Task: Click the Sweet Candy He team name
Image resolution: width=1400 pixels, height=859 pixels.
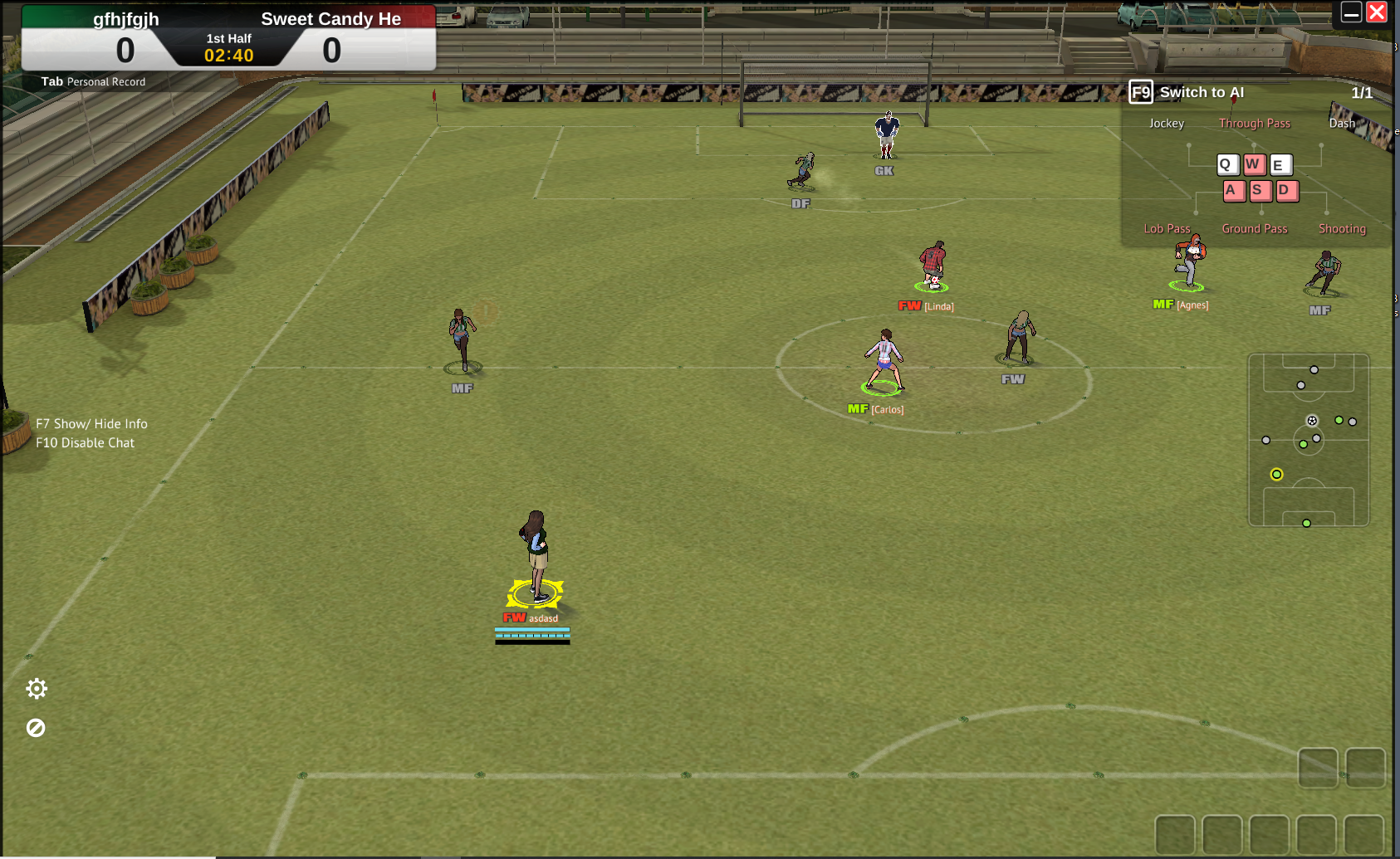Action: click(330, 18)
